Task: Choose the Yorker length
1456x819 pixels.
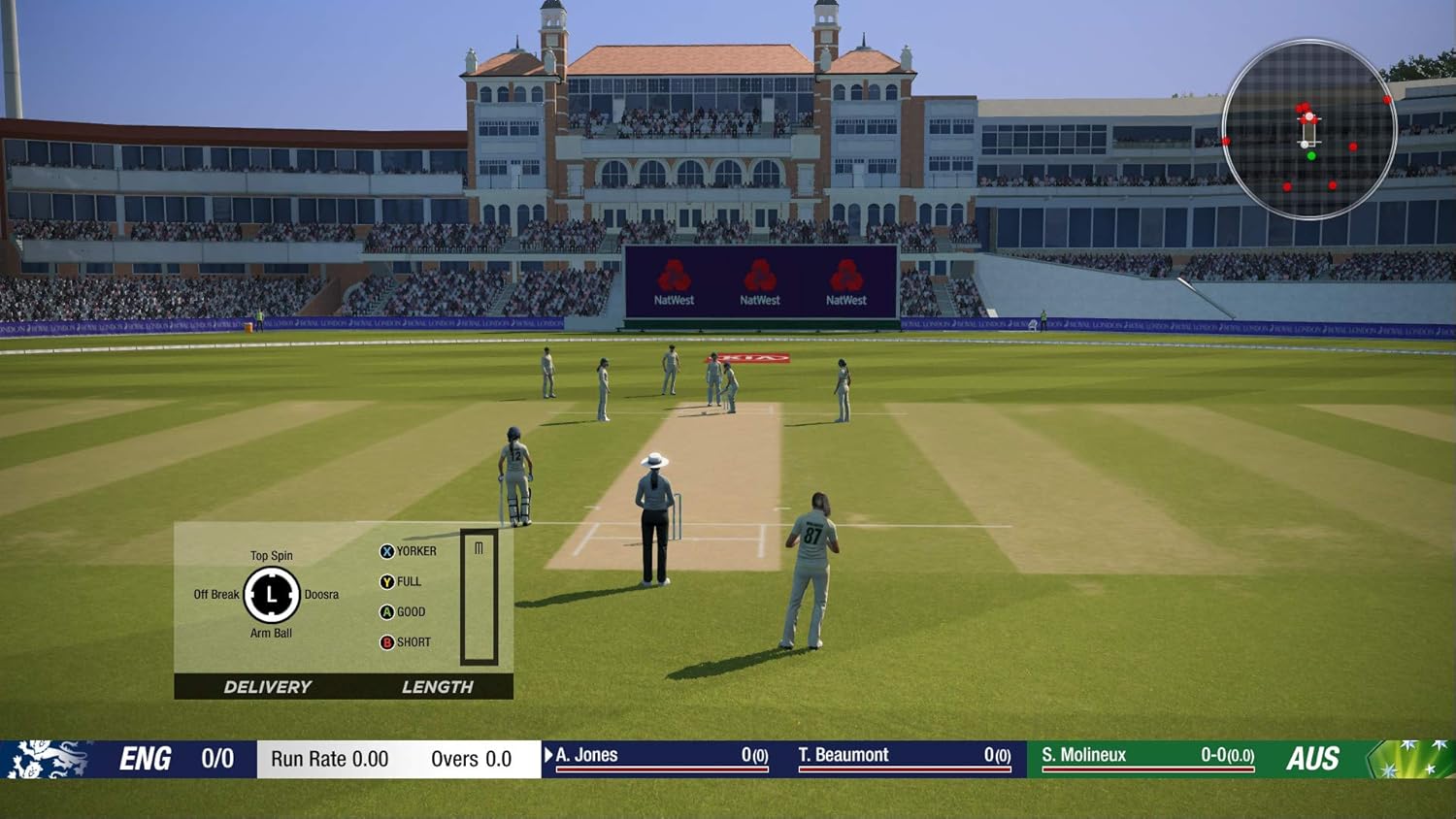Action: coord(408,551)
